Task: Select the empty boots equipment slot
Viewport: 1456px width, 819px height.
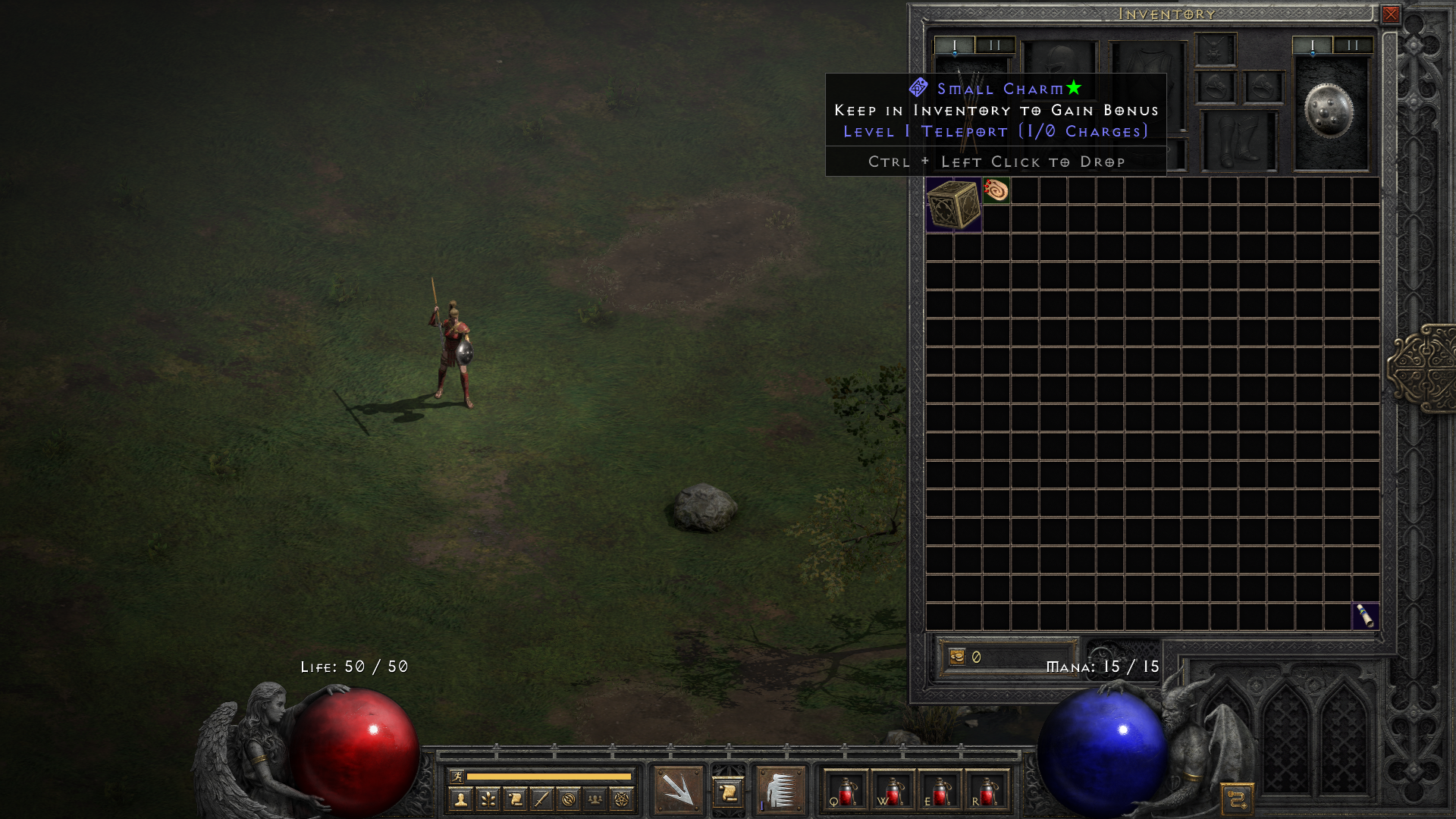Action: (1237, 141)
